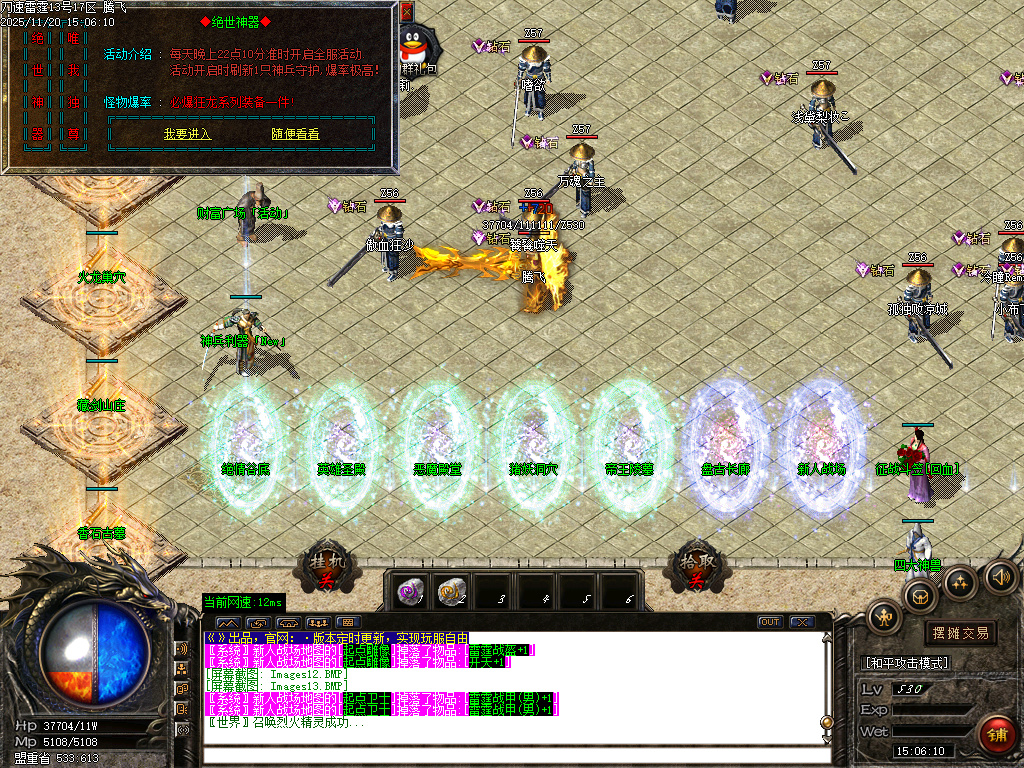
Task: Click the OUT button above the chat
Action: click(x=769, y=622)
